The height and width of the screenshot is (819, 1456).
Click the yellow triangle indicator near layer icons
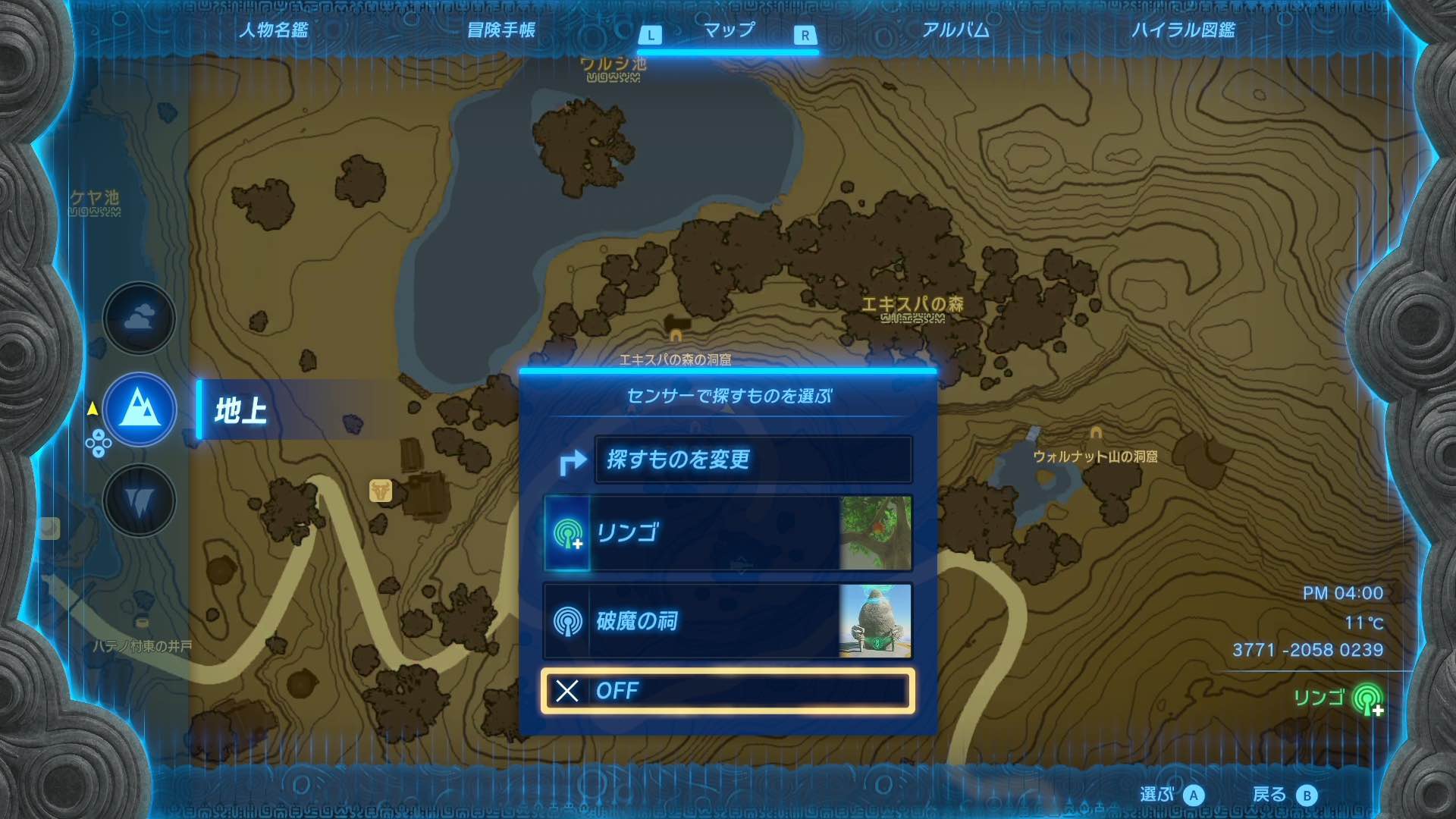pyautogui.click(x=93, y=407)
